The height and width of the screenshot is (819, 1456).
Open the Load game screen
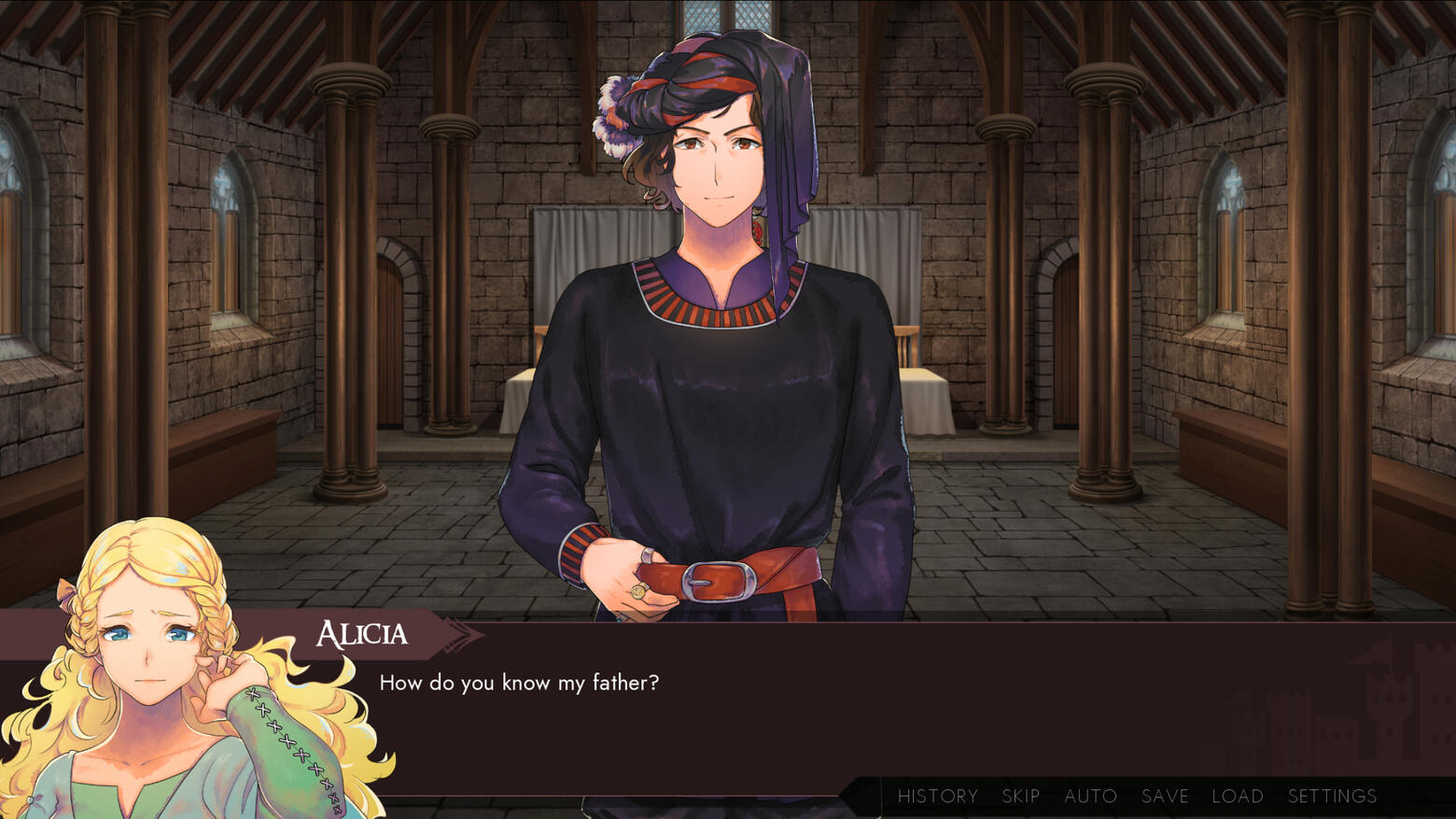click(1238, 797)
